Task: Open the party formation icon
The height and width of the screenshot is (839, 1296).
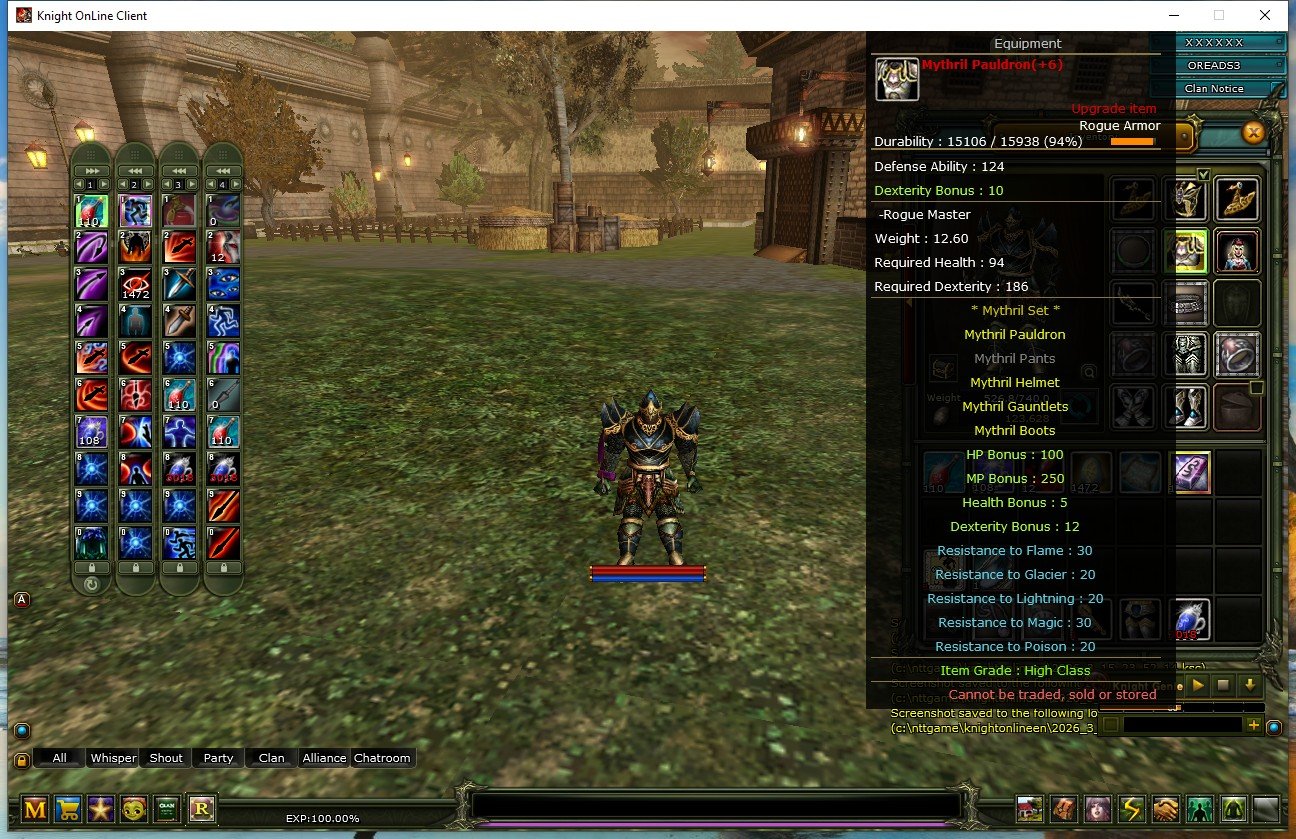Action: point(1199,810)
